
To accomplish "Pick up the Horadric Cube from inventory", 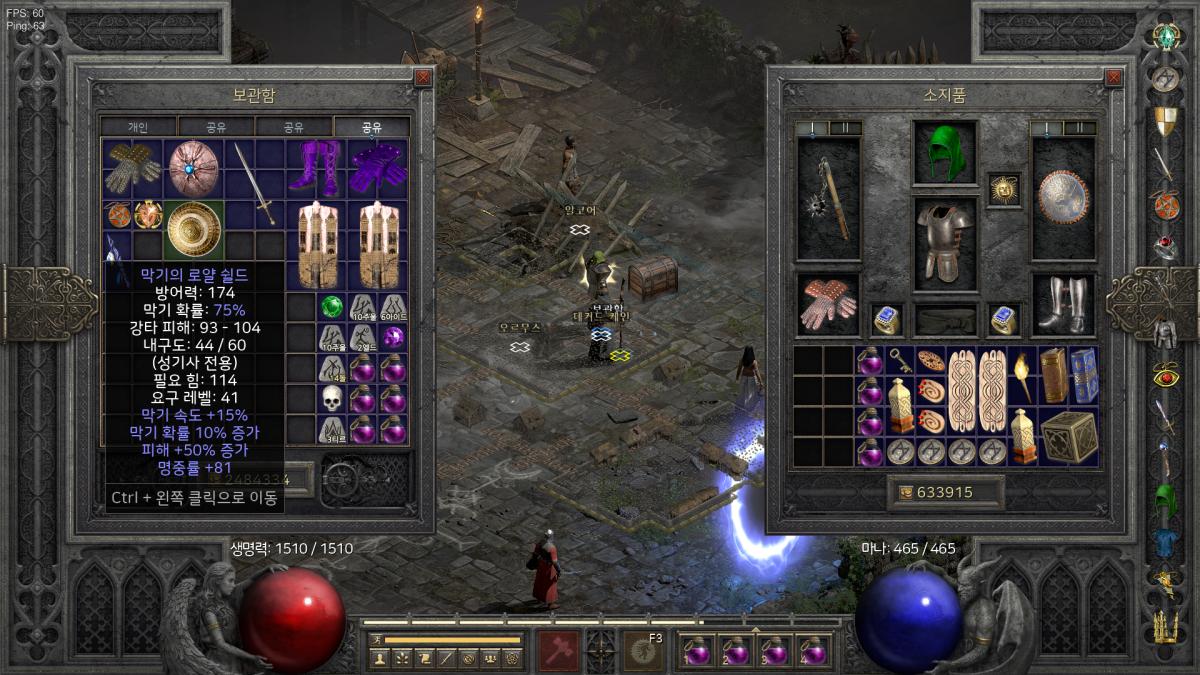I will pyautogui.click(x=1069, y=437).
